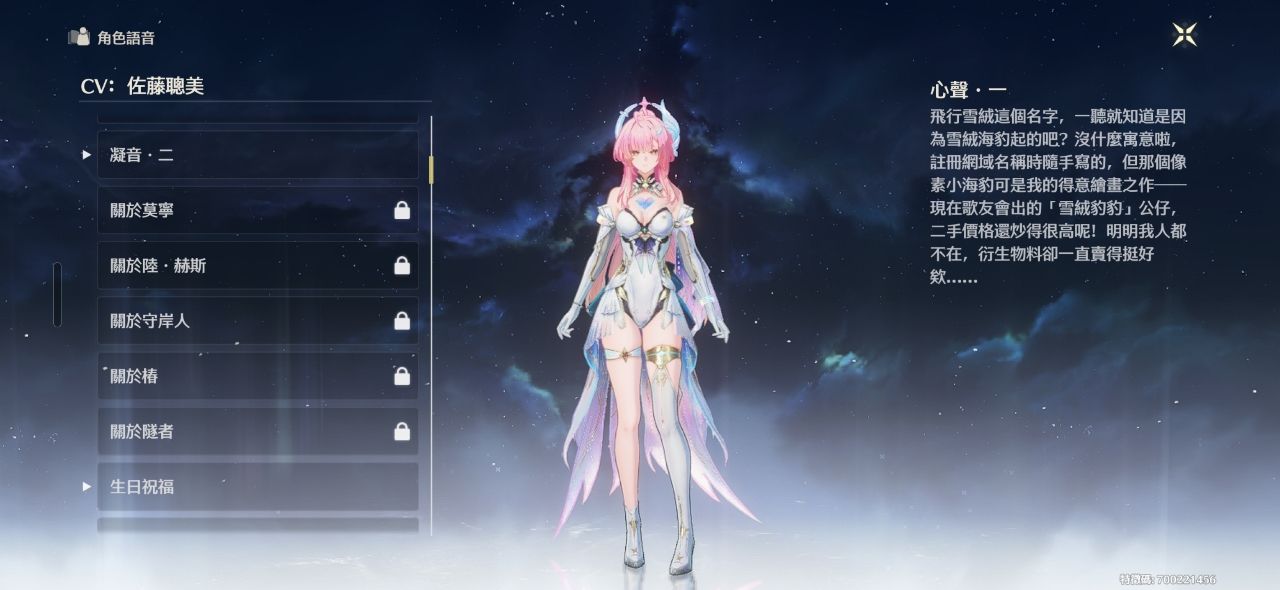Select the locked 關於陸・赫斯 entry

click(x=257, y=265)
